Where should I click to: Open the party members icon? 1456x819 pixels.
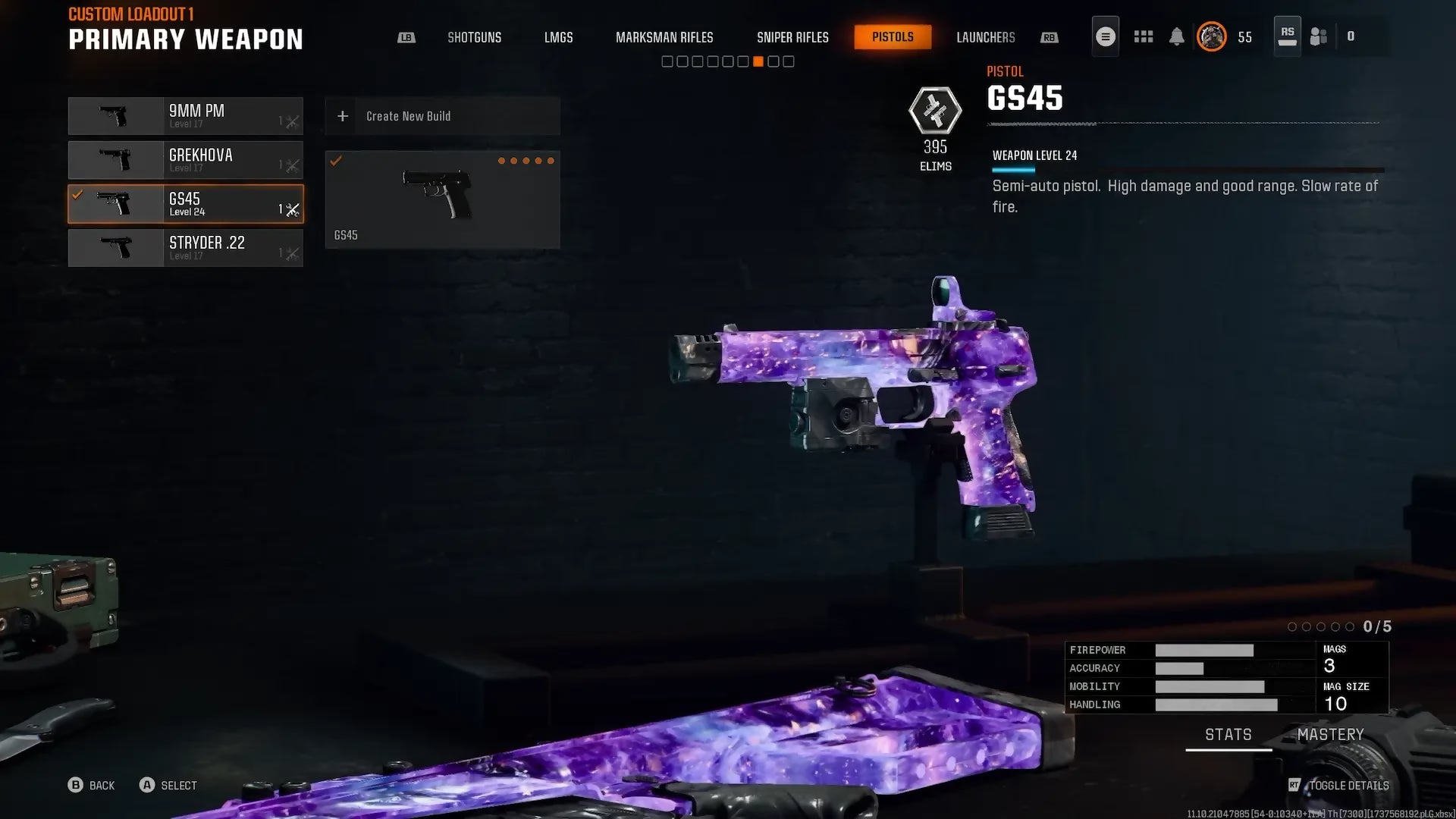[1319, 36]
